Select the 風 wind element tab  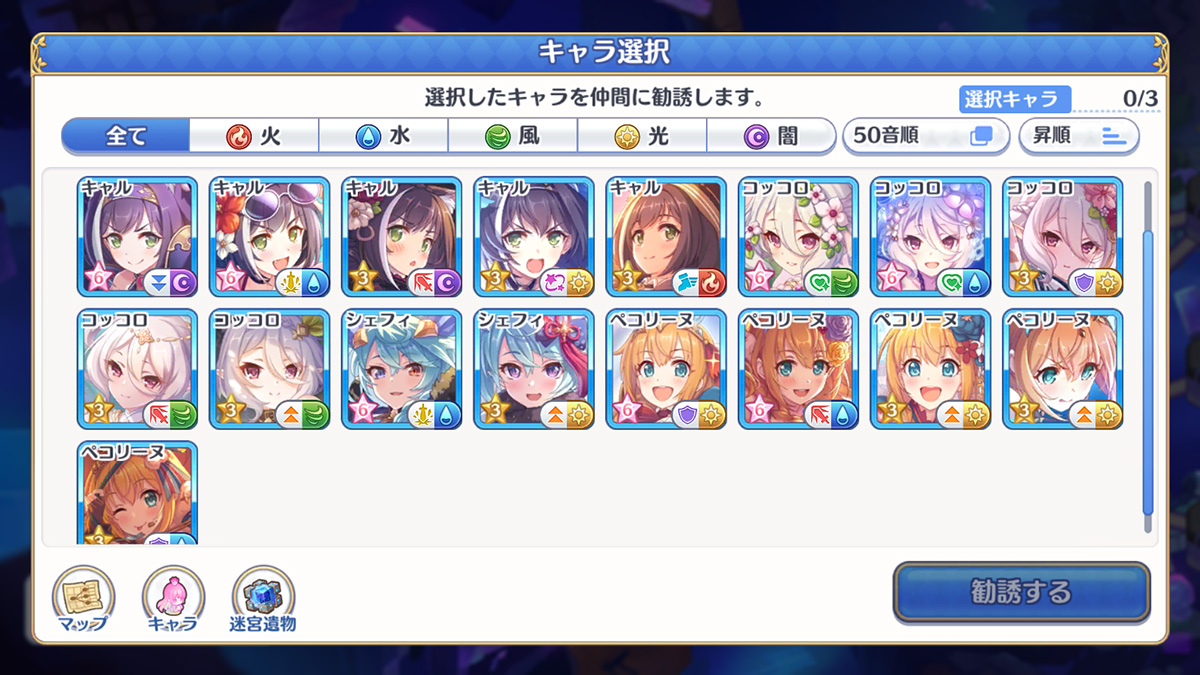513,136
